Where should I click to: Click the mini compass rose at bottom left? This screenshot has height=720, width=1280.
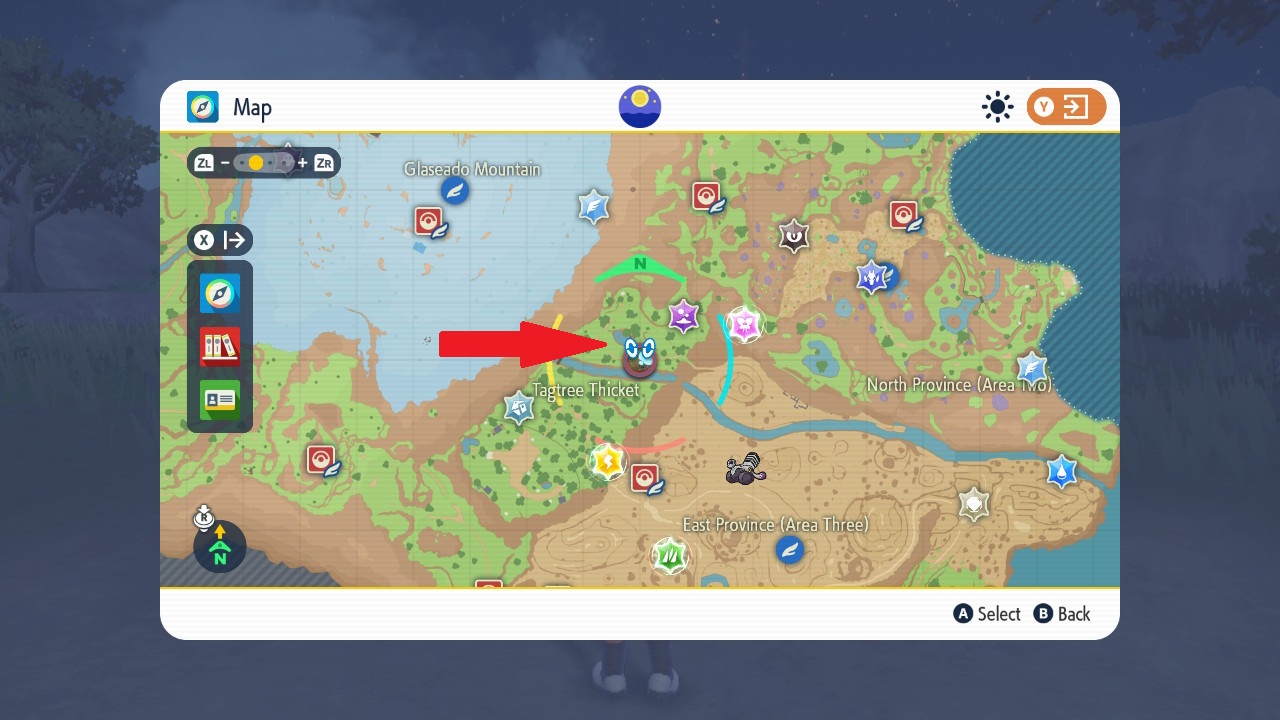218,548
